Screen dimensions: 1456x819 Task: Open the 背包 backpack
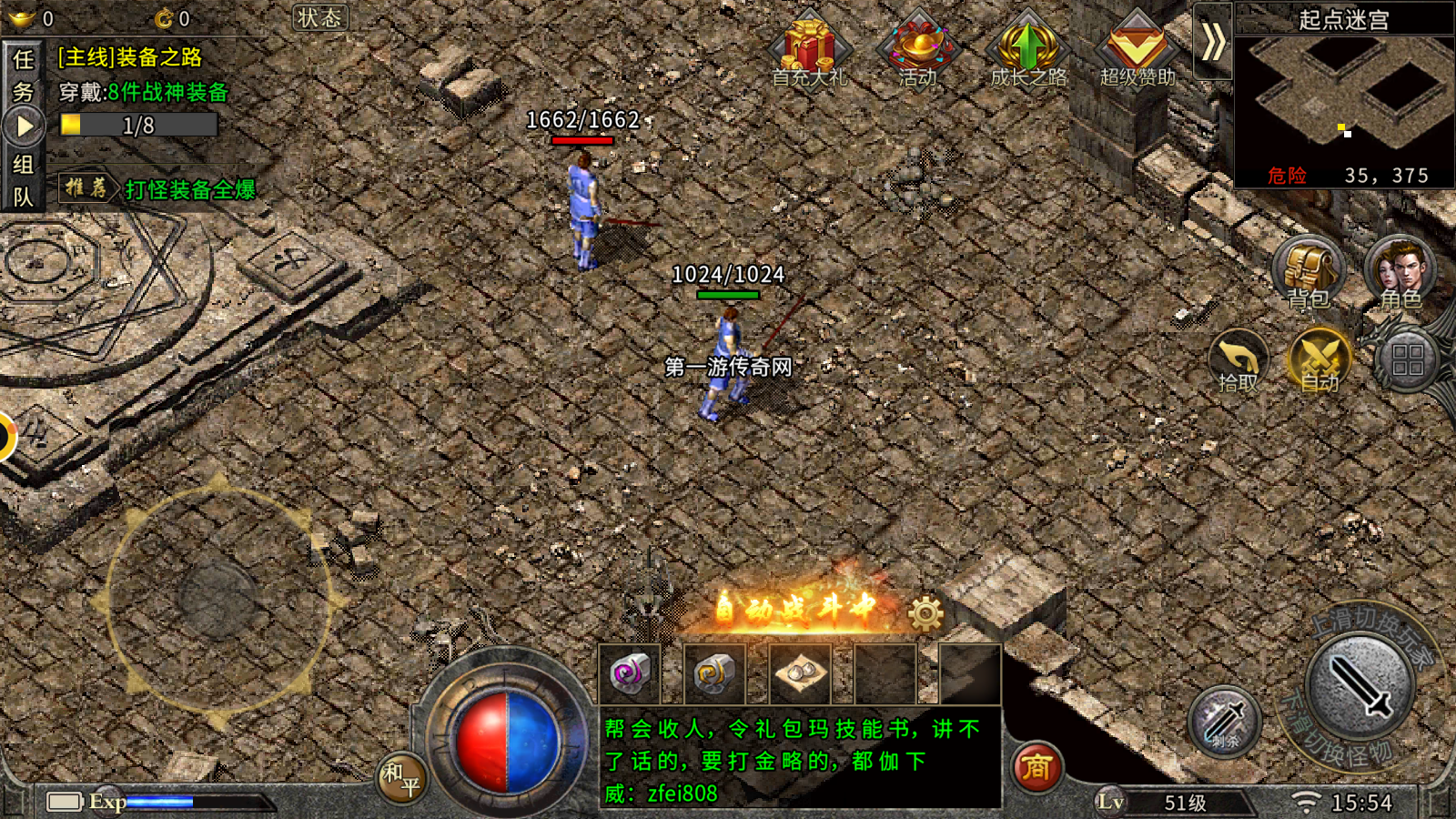pyautogui.click(x=1308, y=271)
